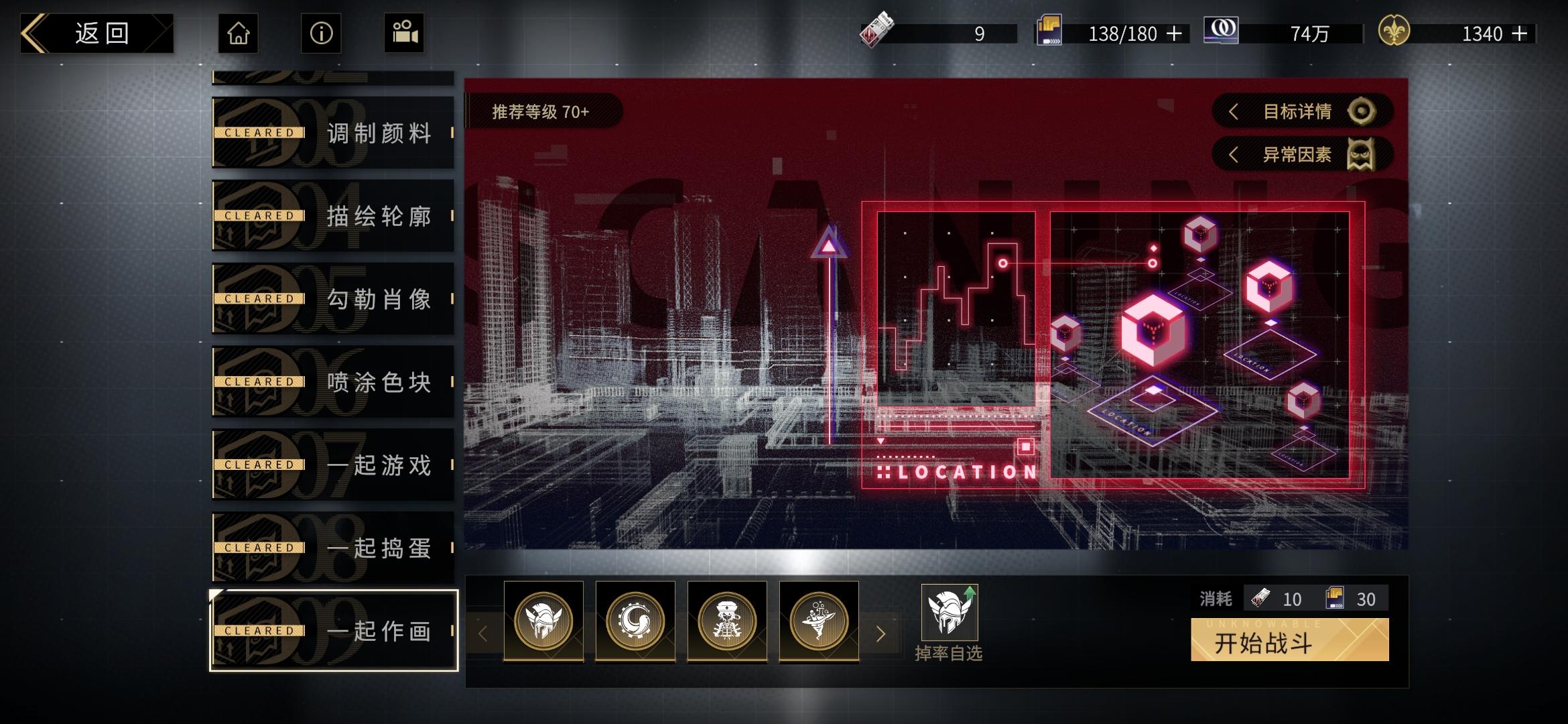Screen dimensions: 1568x724
Task: Add stamina with the 138/180 plus button
Action: [1175, 34]
